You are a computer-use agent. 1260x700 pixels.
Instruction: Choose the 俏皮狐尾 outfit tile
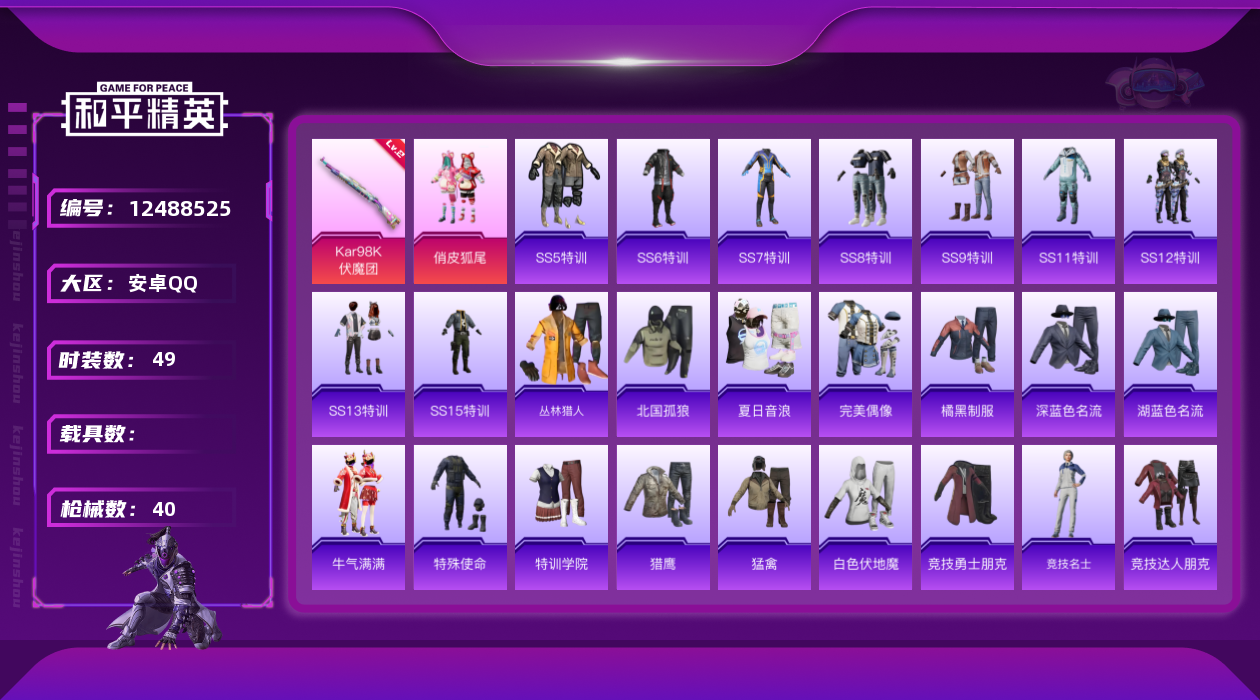[x=460, y=211]
